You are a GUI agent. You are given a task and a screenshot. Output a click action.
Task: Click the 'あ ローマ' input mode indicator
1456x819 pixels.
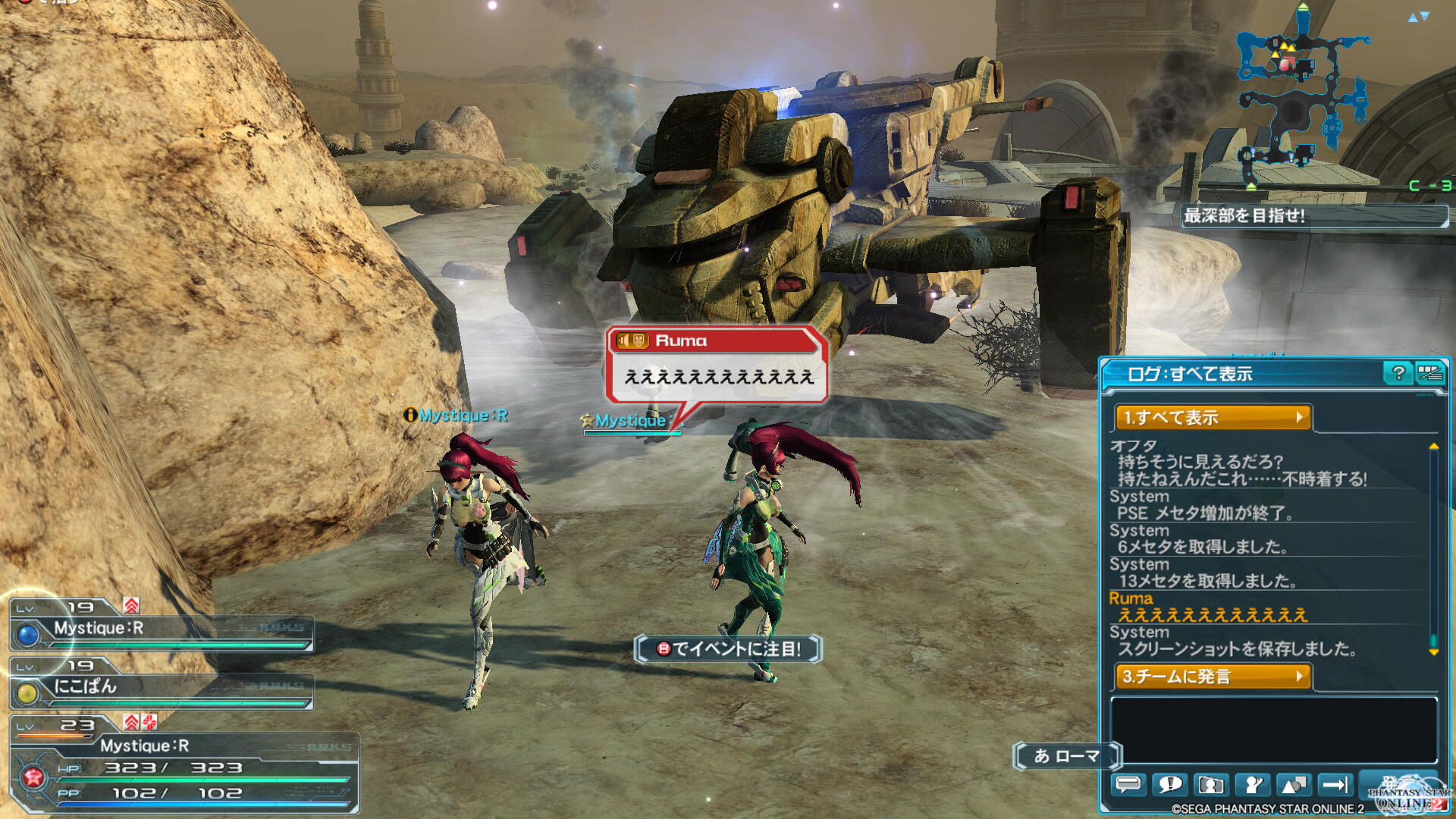(1067, 756)
